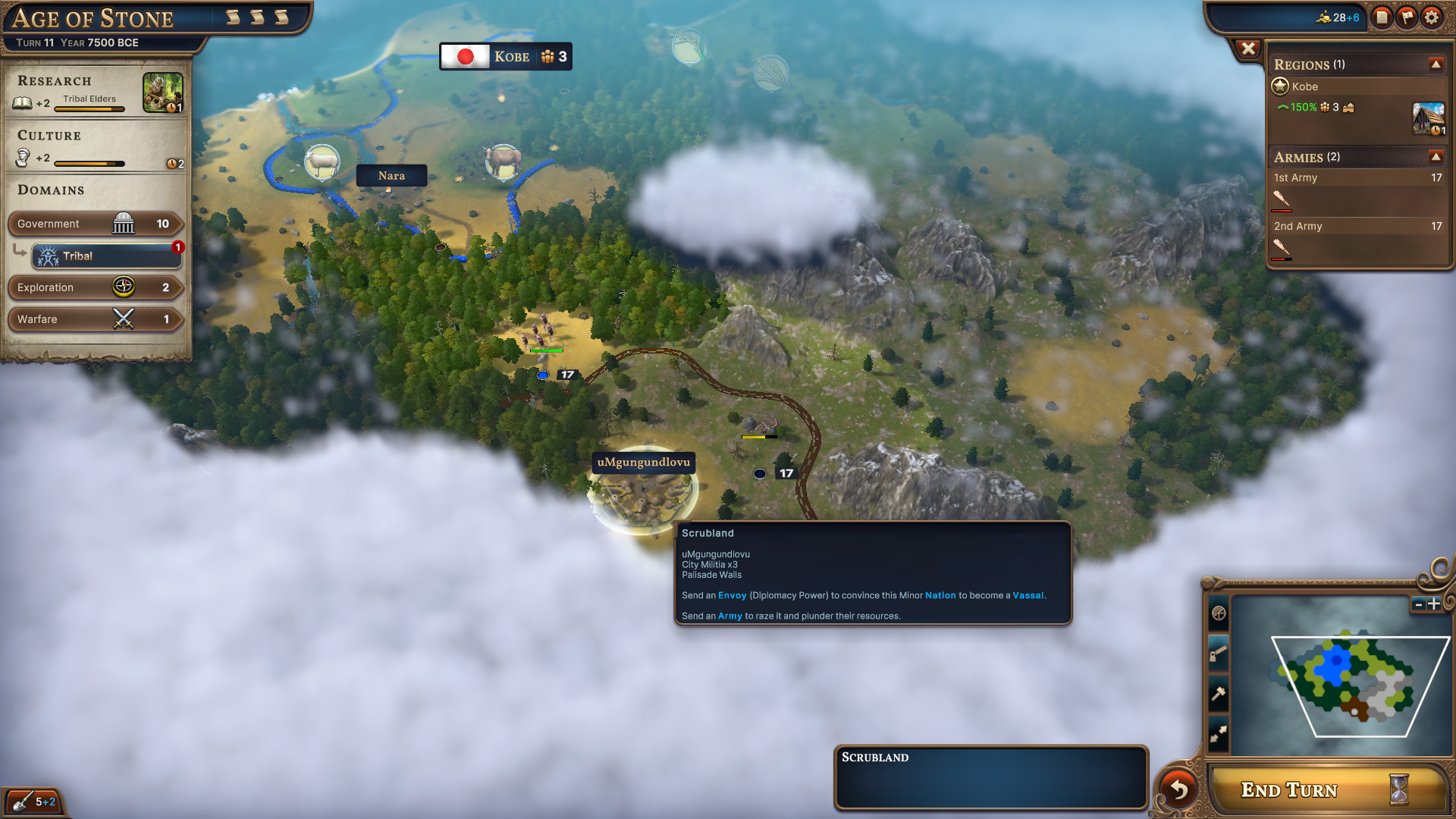Close the regions and armies panel
This screenshot has width=1456, height=819.
(1247, 49)
